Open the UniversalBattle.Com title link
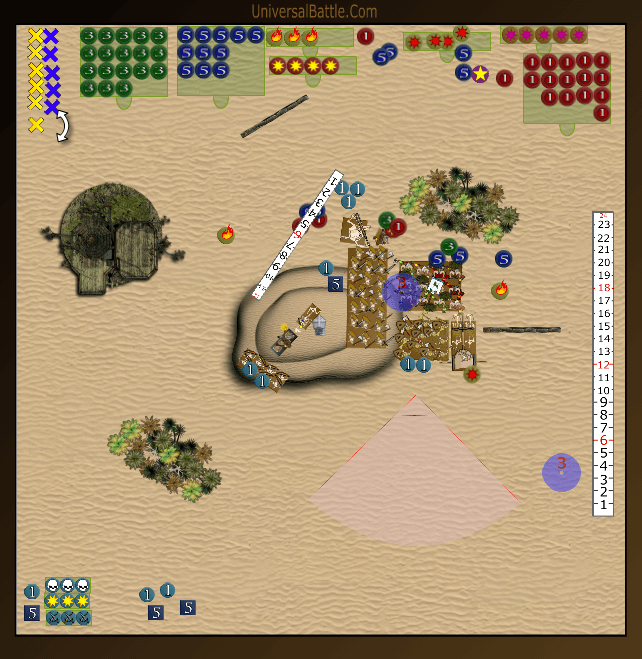This screenshot has height=659, width=642. coord(315,12)
